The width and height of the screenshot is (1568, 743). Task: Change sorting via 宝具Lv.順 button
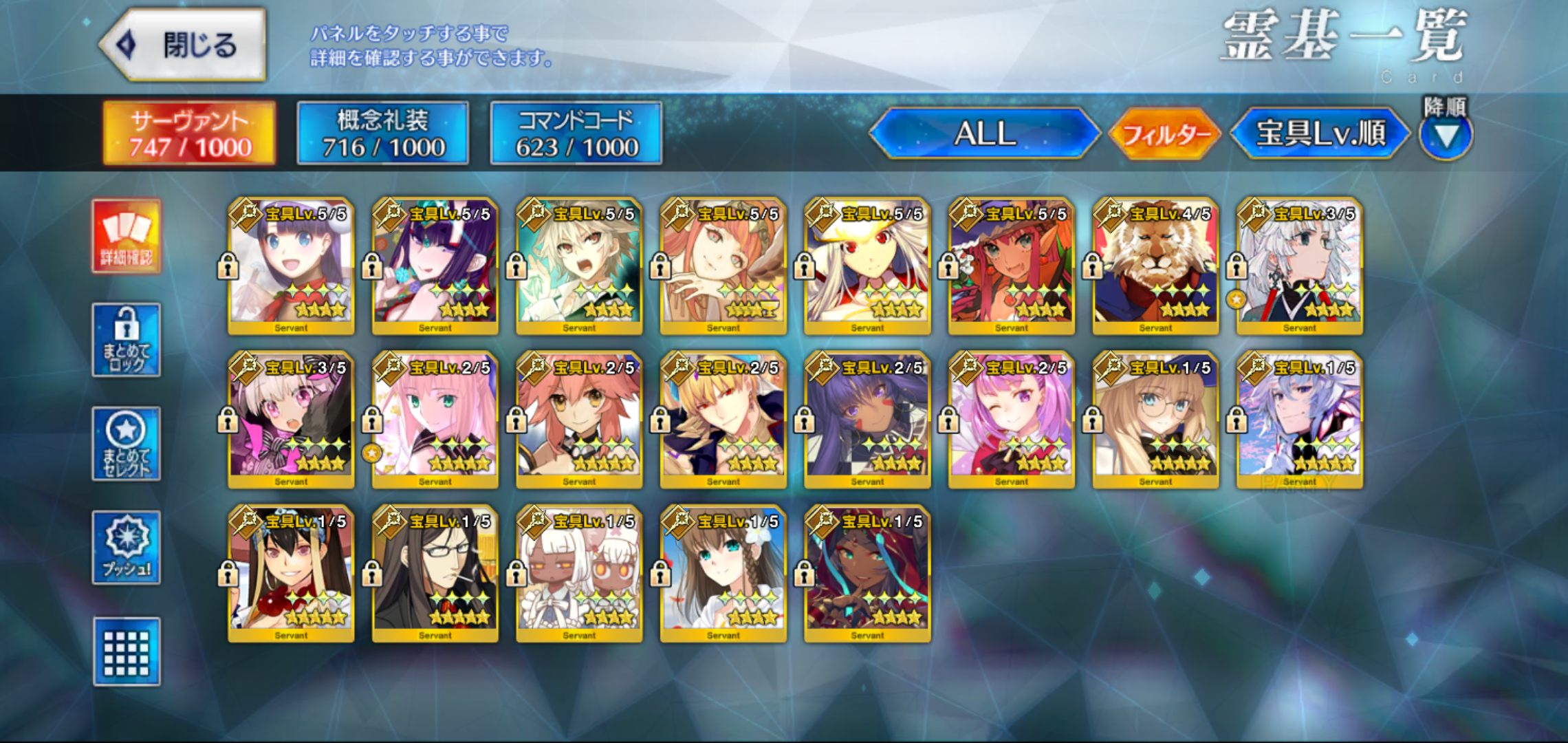click(1320, 133)
